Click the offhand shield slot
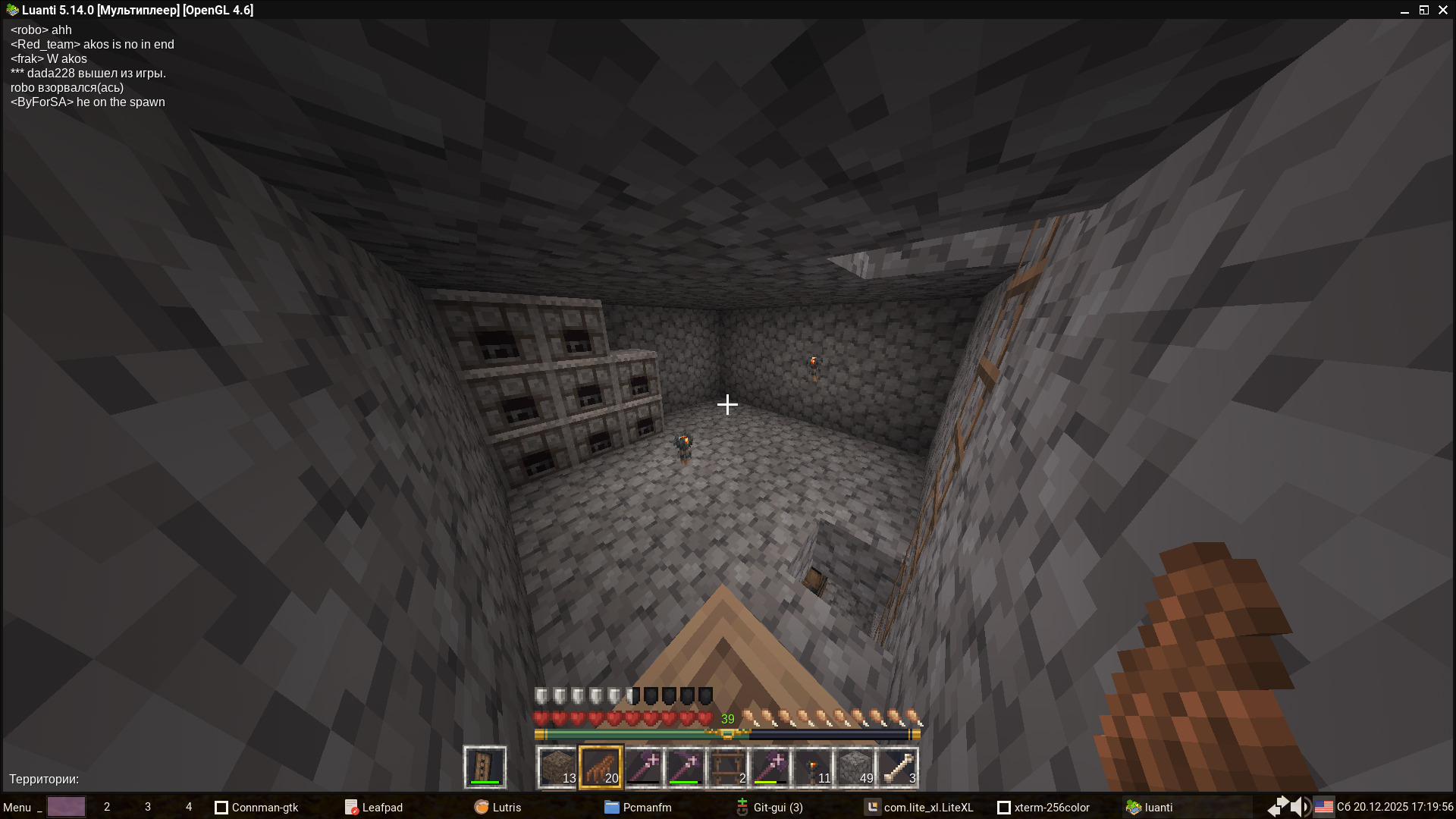Viewport: 1456px width, 819px height. (x=485, y=767)
